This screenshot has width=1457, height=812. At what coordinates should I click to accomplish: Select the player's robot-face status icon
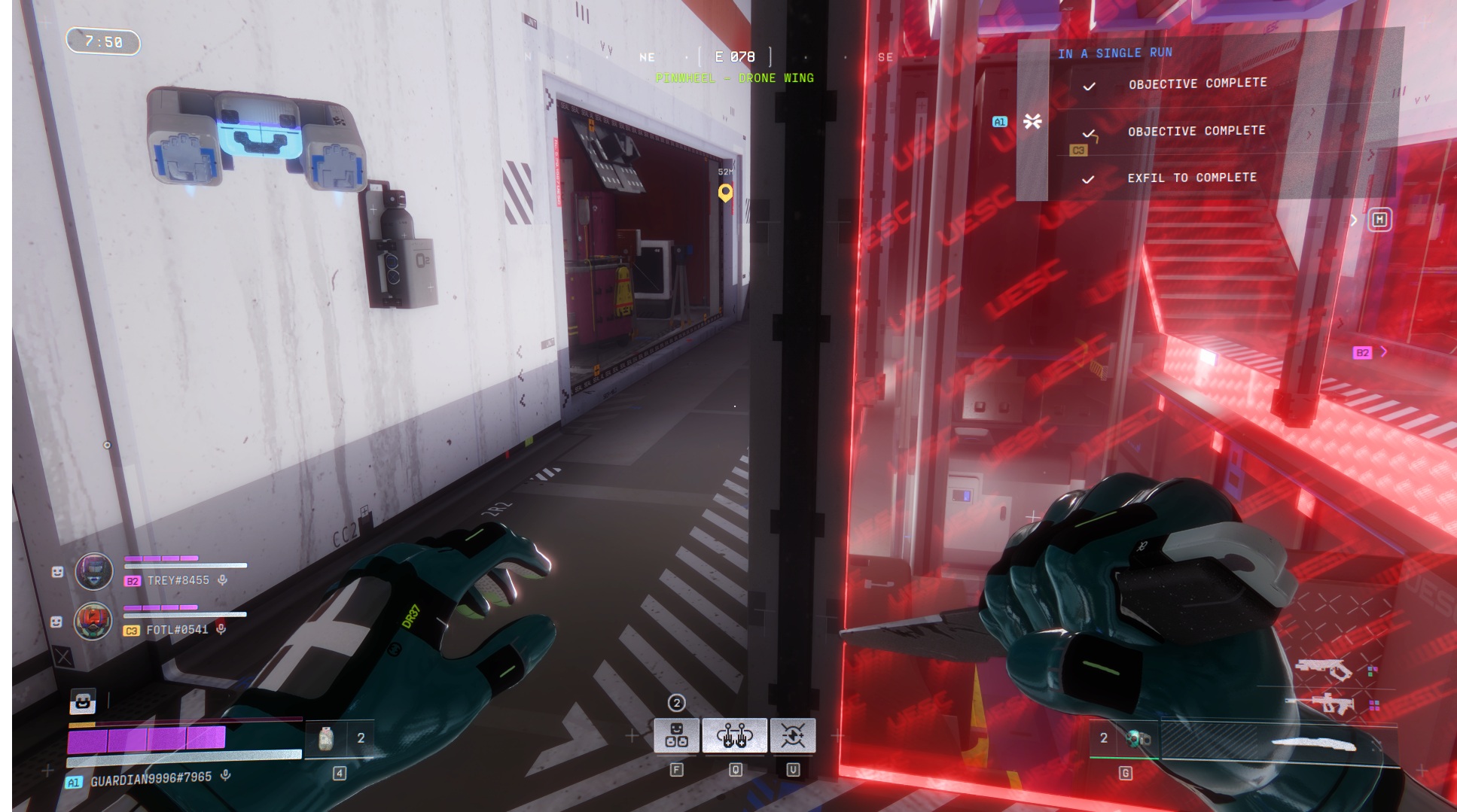(82, 701)
